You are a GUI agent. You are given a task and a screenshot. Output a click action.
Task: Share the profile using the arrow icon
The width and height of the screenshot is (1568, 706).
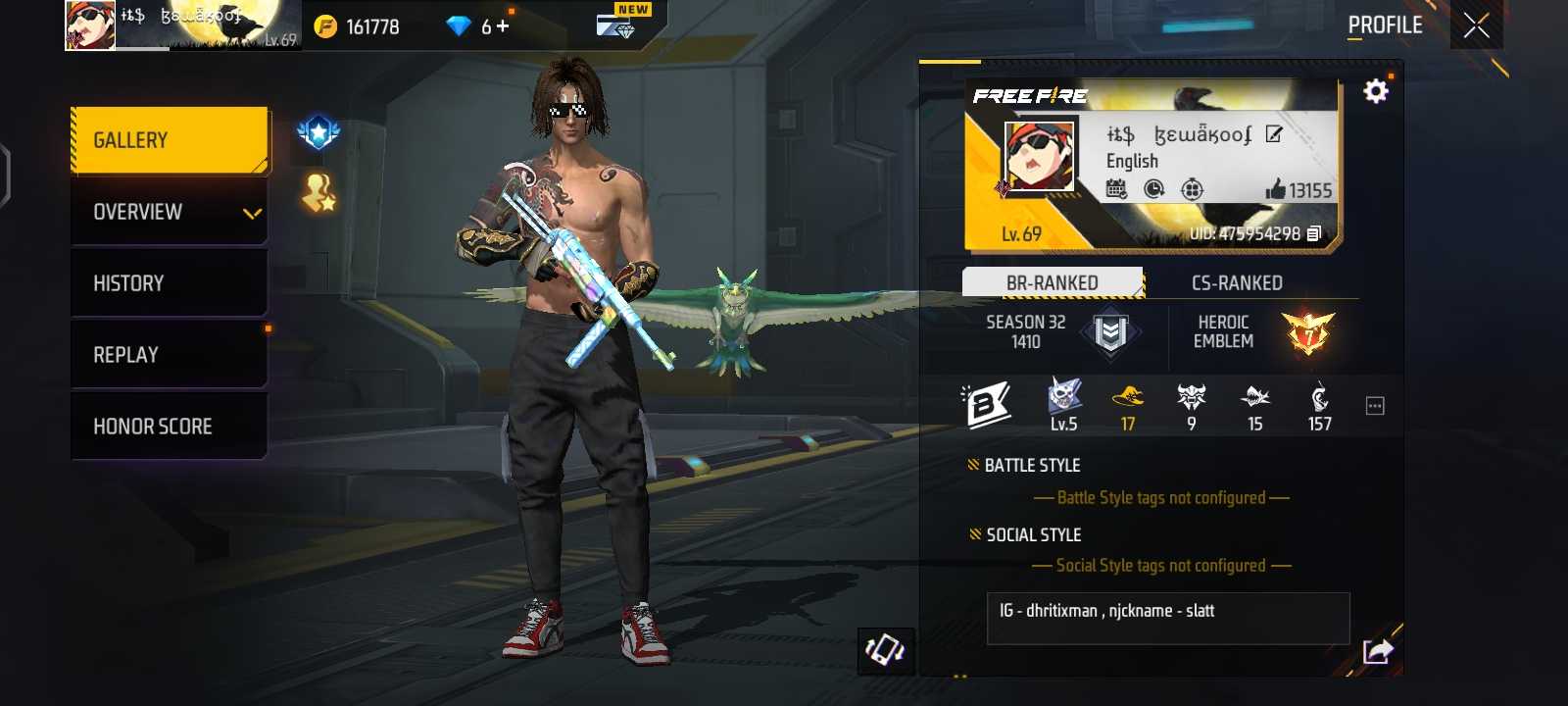click(1377, 651)
